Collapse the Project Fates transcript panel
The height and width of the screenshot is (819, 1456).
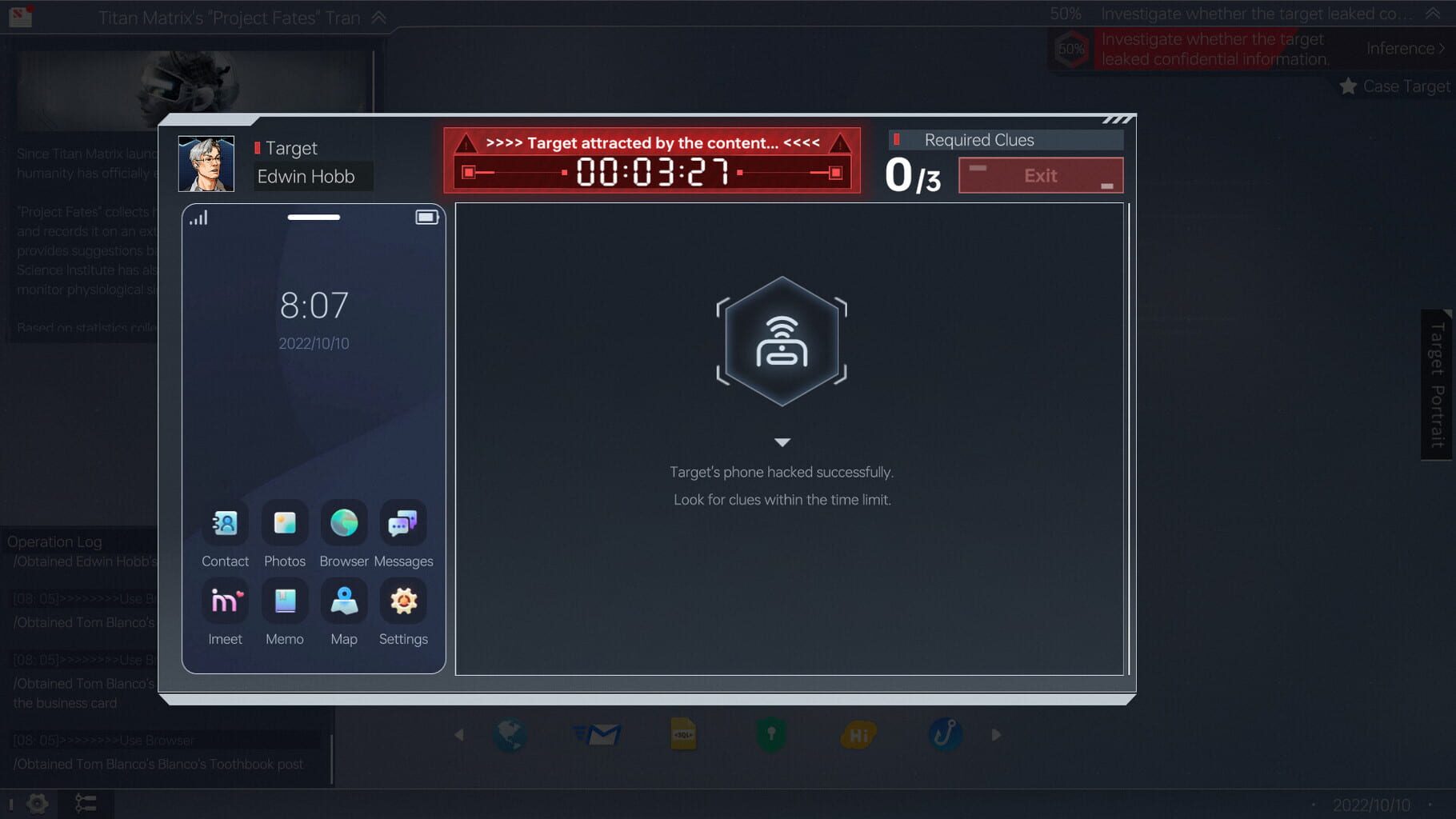click(375, 17)
